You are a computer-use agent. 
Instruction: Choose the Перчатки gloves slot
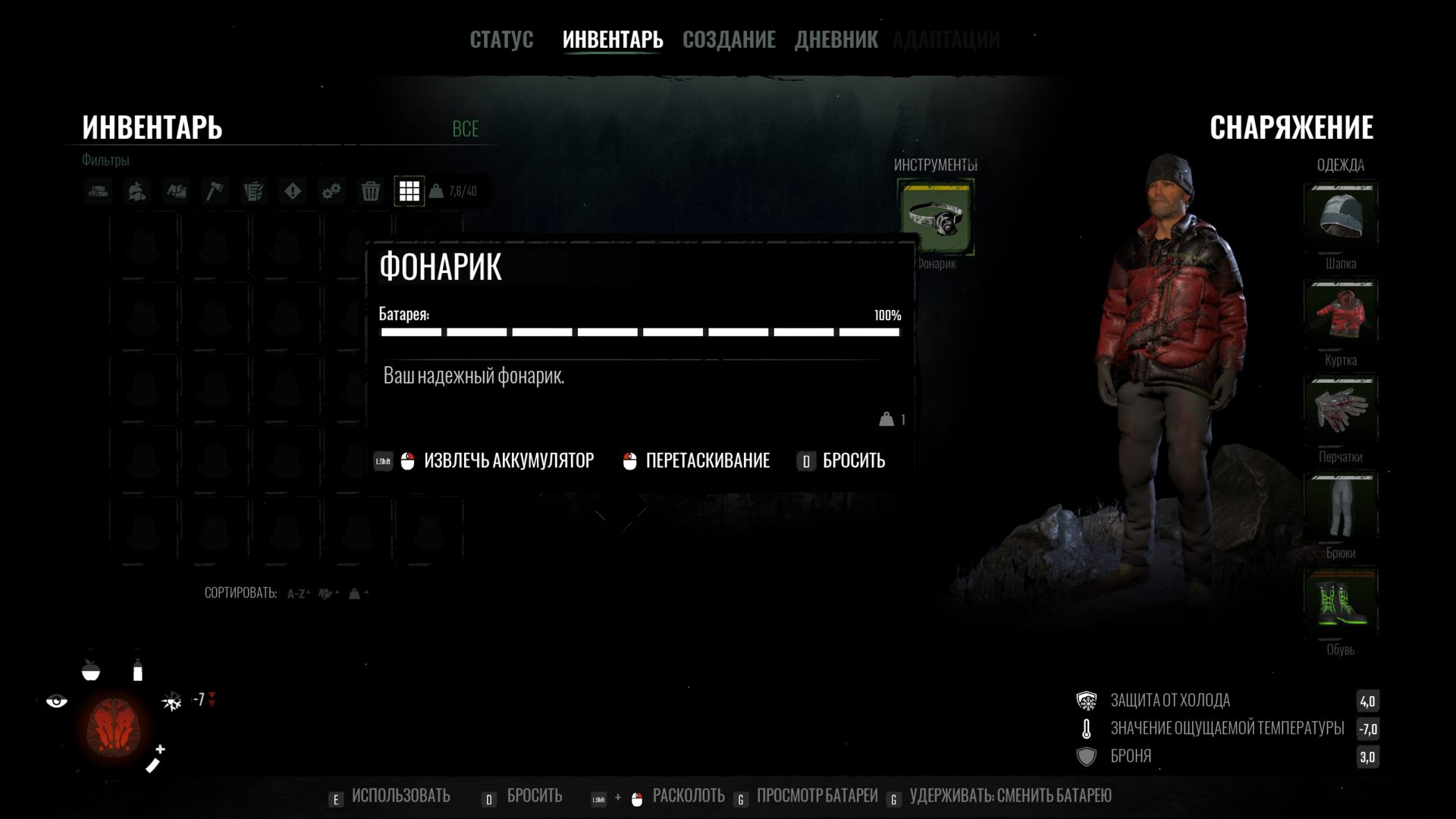(1340, 410)
